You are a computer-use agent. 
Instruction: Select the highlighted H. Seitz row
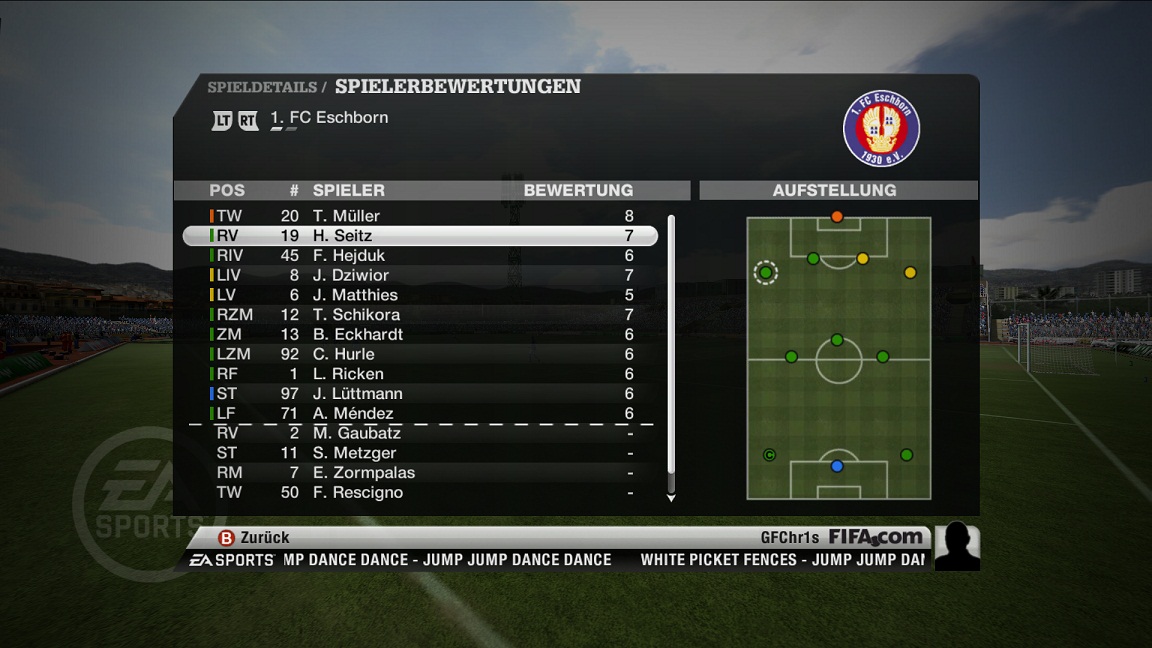(x=420, y=236)
